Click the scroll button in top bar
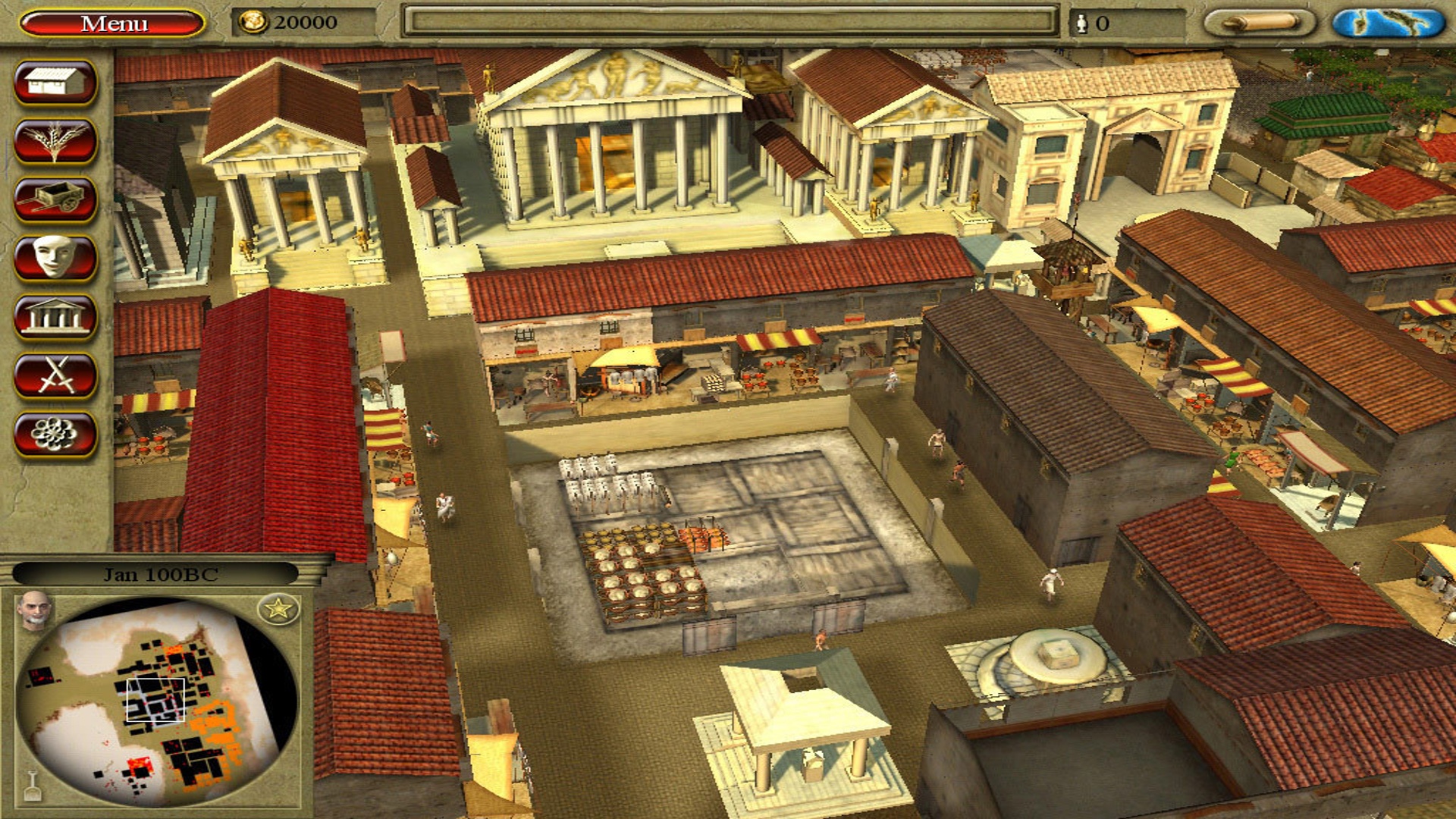The image size is (1456, 819). pyautogui.click(x=1260, y=23)
